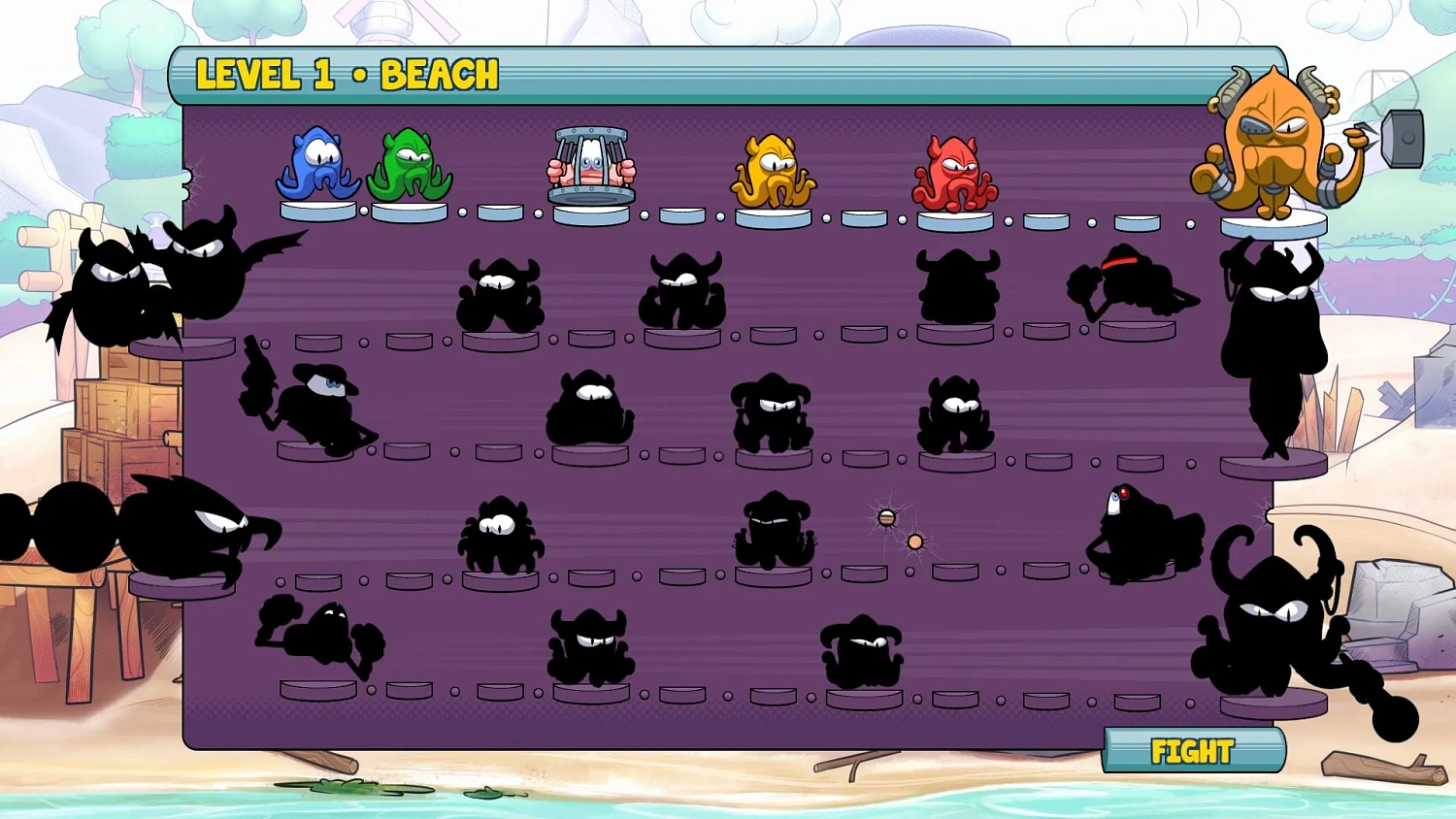Image resolution: width=1456 pixels, height=819 pixels.
Task: Select the blue octopus character
Action: coord(318,165)
